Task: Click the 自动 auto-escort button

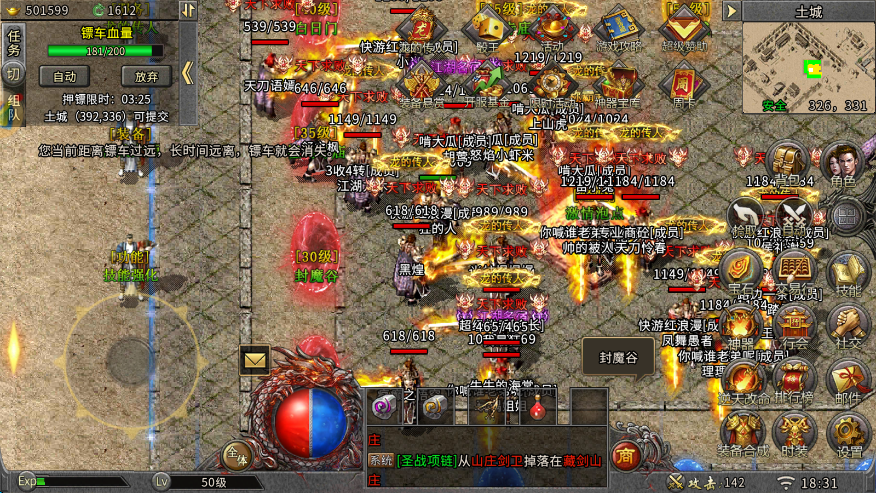Action: coord(65,76)
